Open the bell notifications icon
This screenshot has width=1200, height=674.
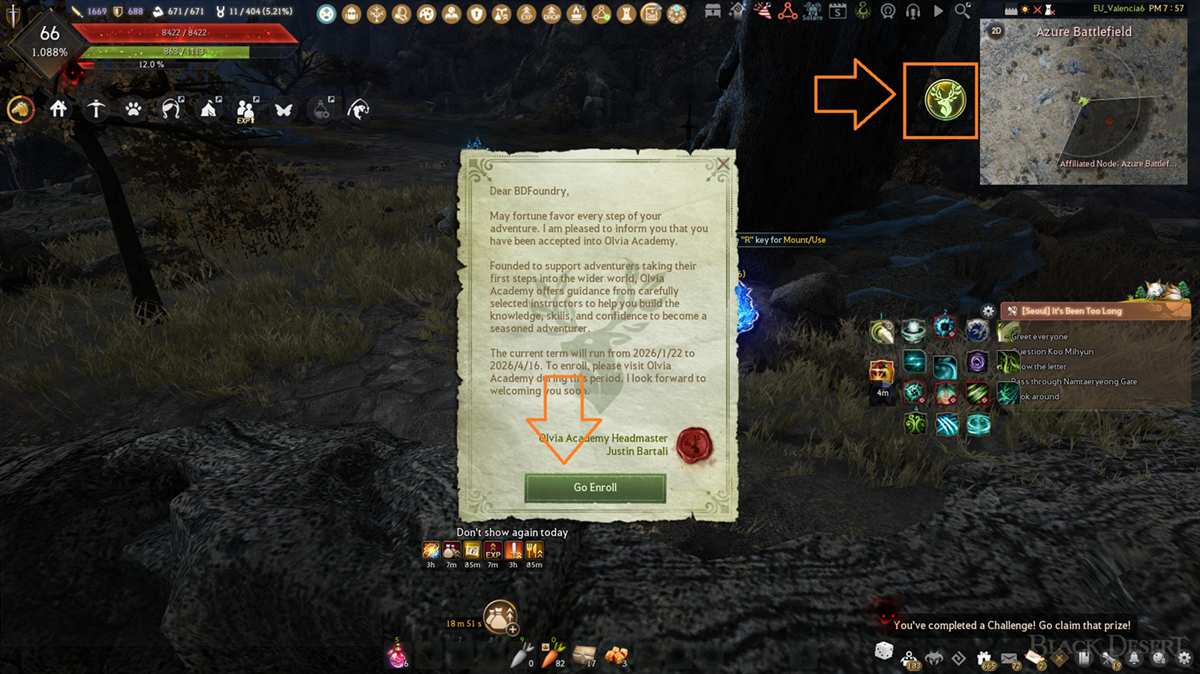coord(1135,657)
